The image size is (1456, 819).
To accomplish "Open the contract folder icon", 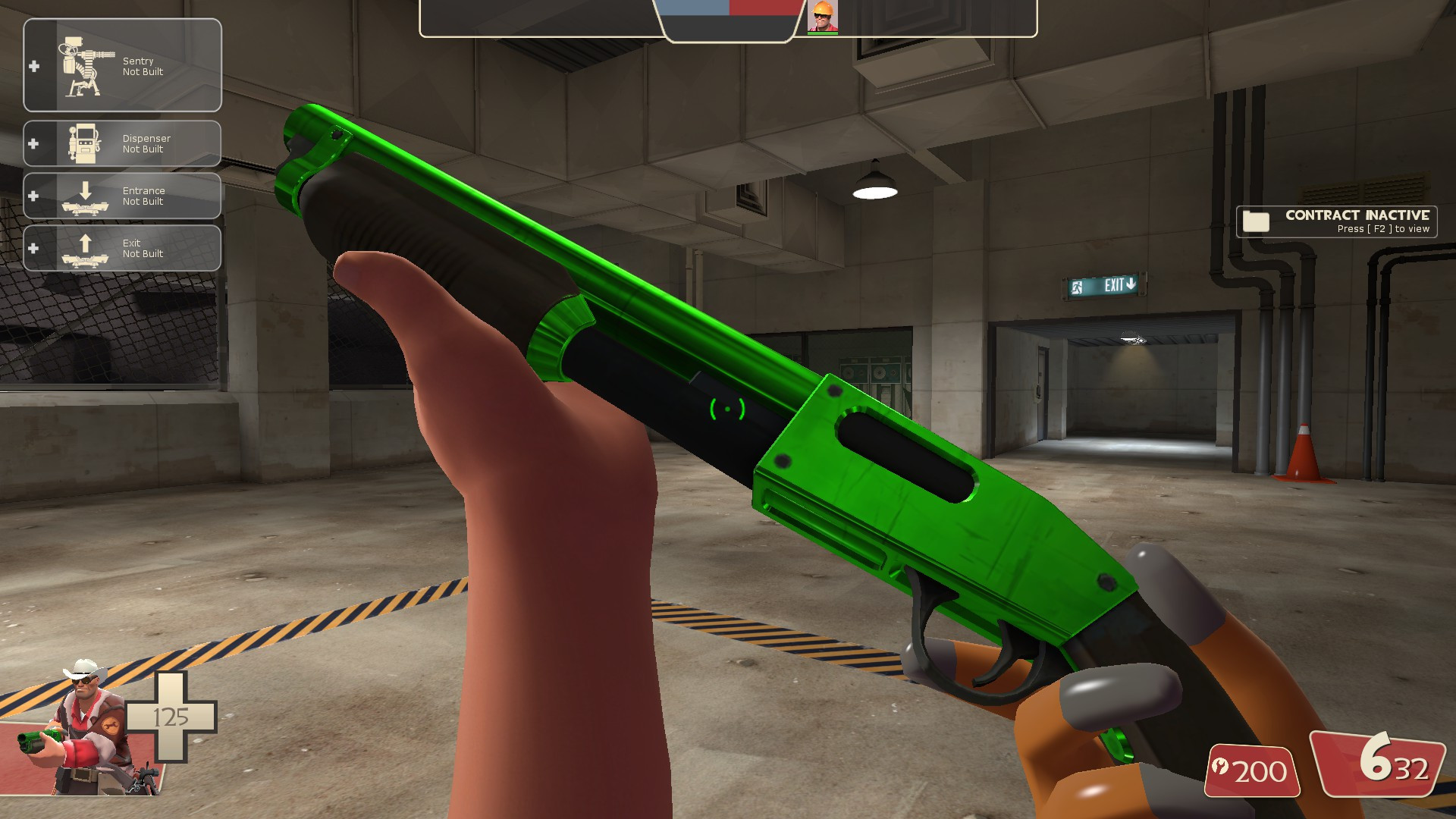I will tap(1257, 221).
